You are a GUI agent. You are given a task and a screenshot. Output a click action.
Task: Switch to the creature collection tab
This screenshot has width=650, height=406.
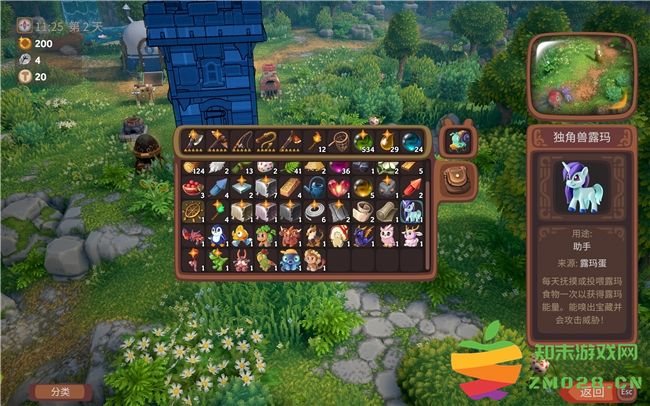point(458,141)
